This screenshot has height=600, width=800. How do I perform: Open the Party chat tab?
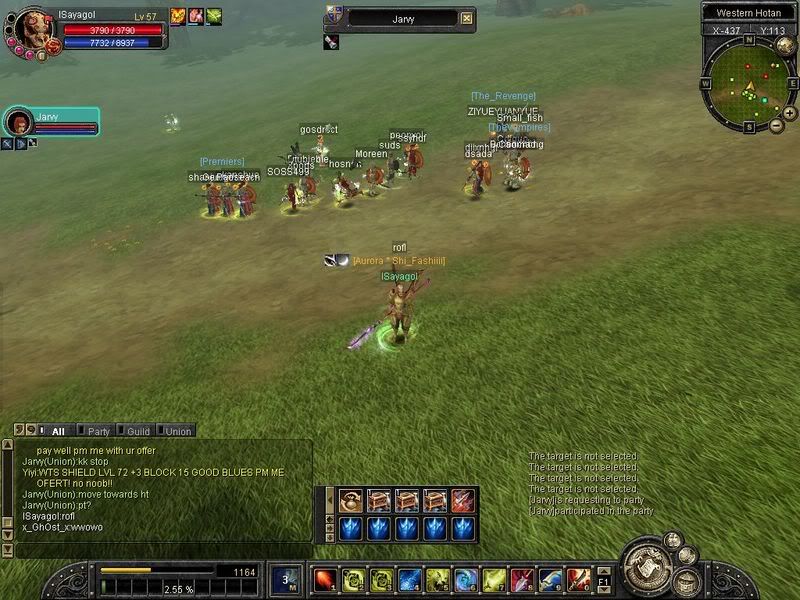pos(98,431)
